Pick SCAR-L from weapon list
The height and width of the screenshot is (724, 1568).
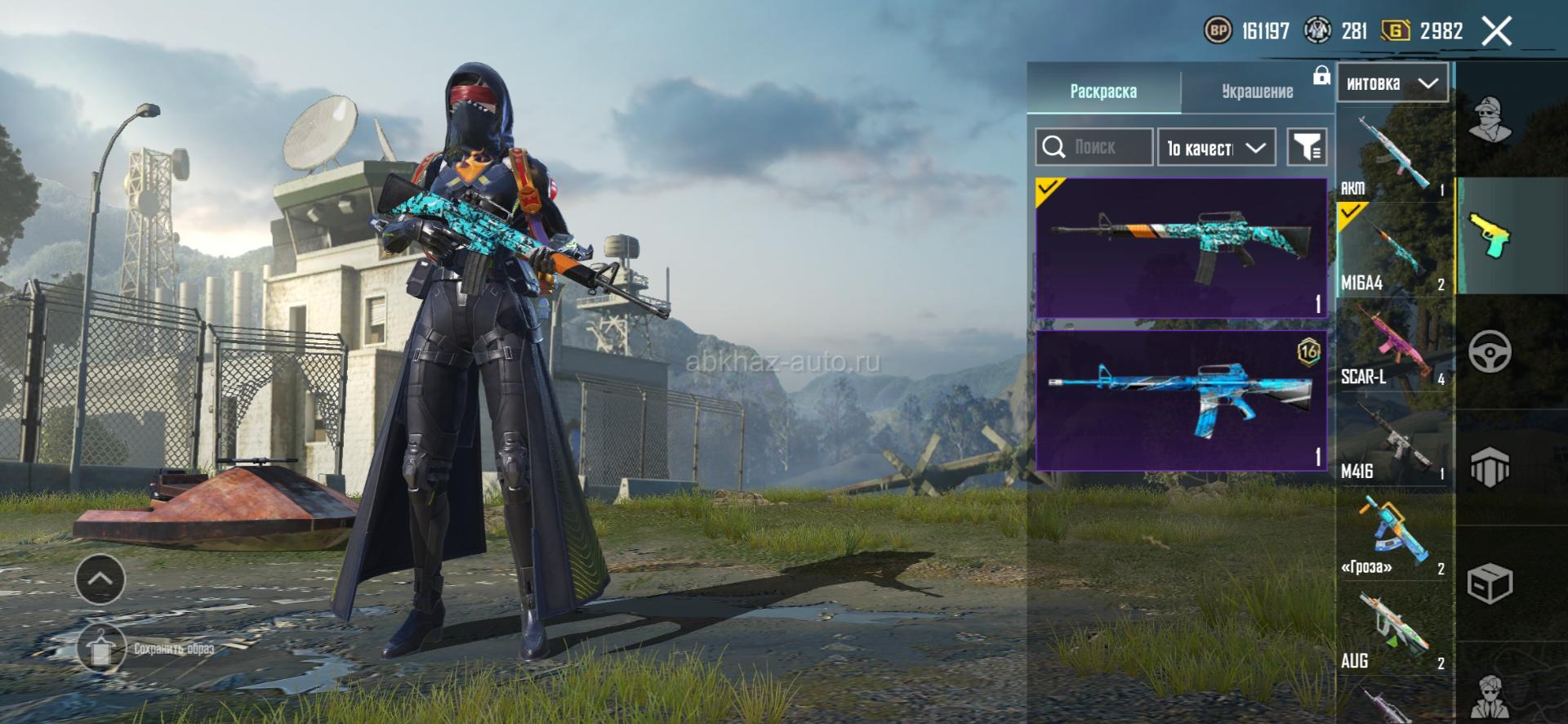[x=1394, y=345]
